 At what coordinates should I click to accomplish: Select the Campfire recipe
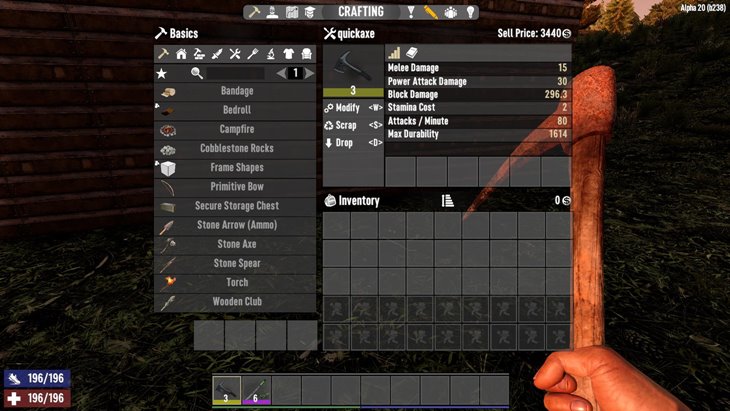point(236,129)
